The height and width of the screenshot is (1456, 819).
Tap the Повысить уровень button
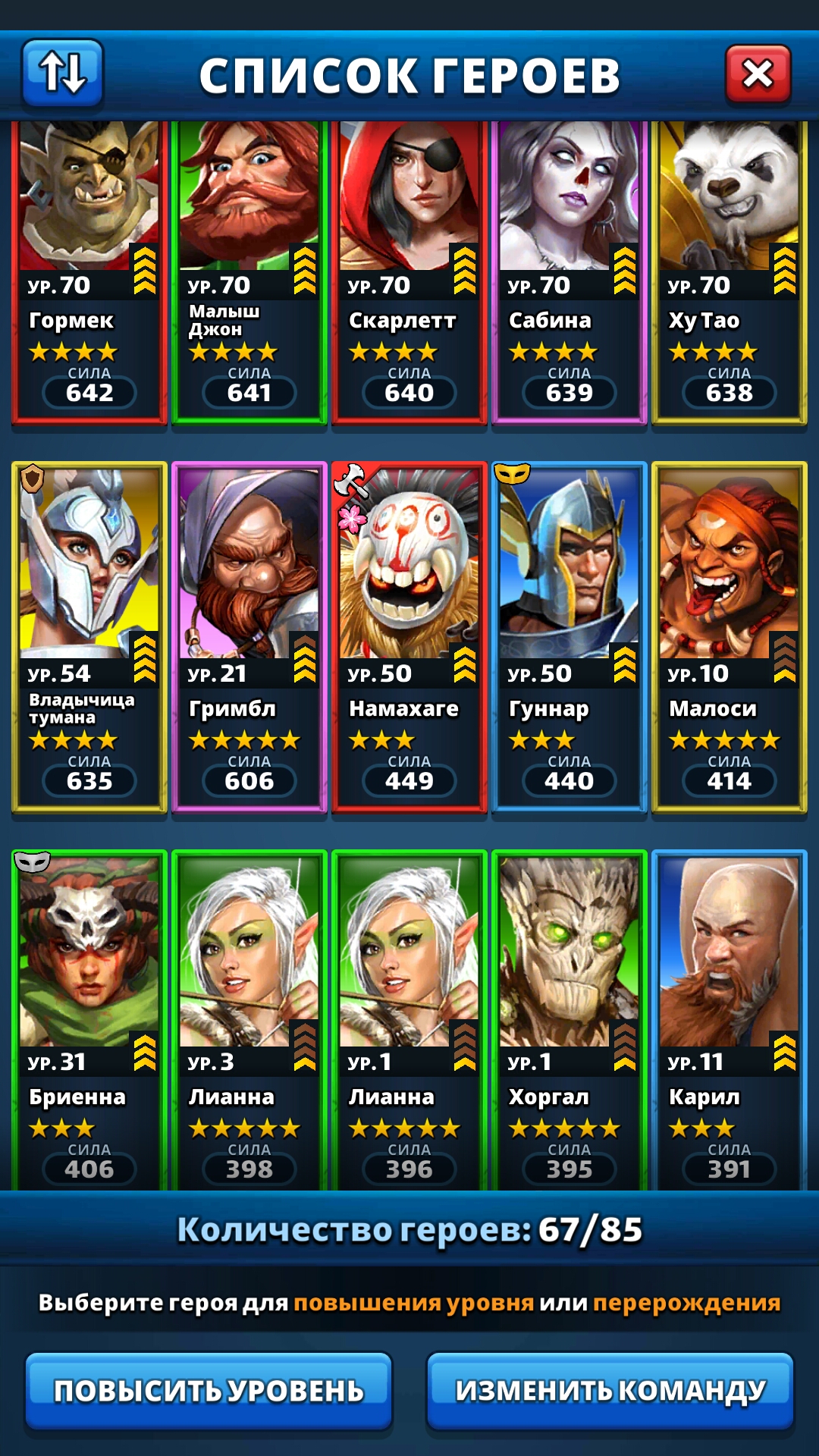pos(209,1390)
